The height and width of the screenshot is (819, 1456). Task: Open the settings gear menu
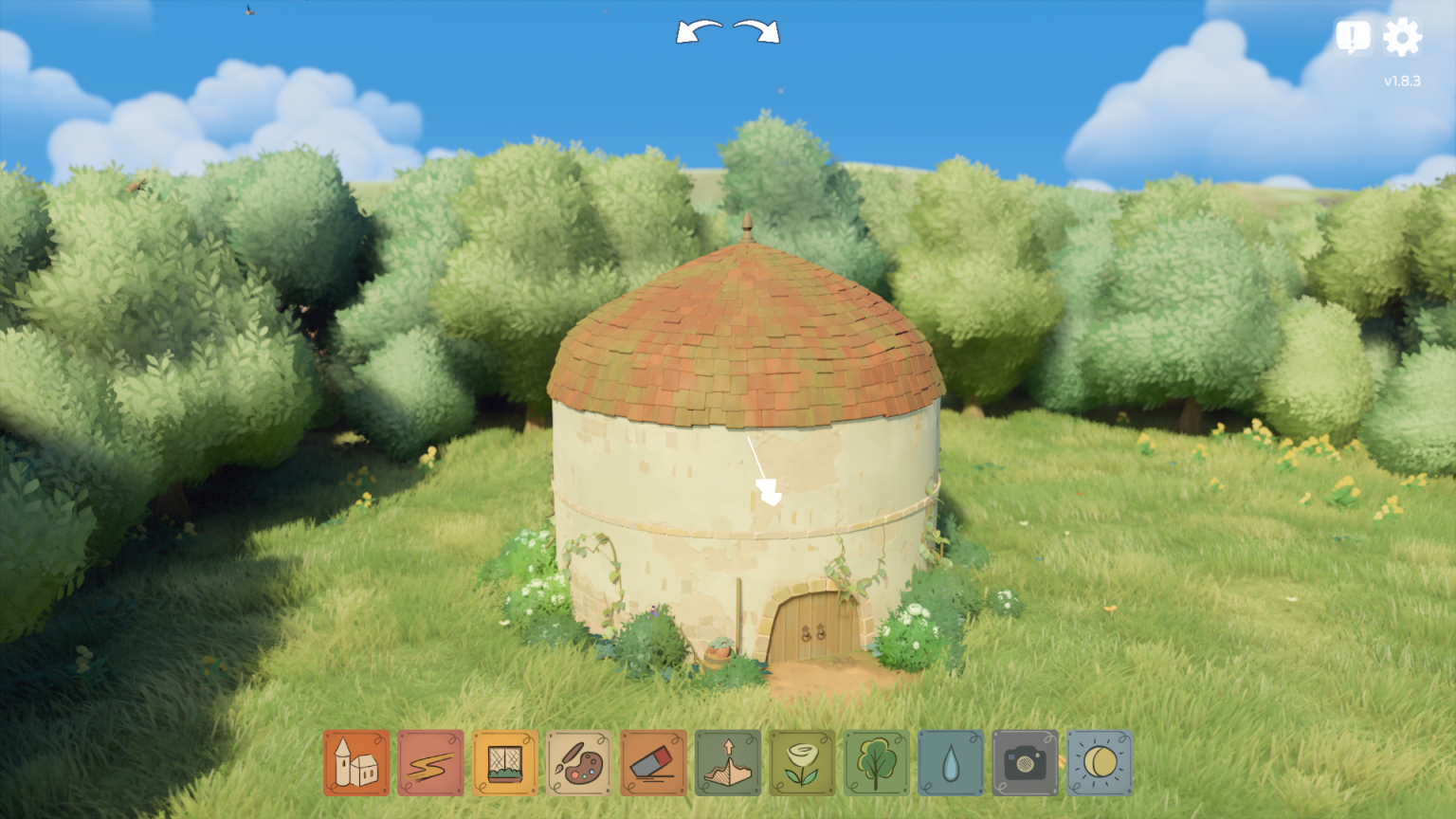[x=1401, y=37]
